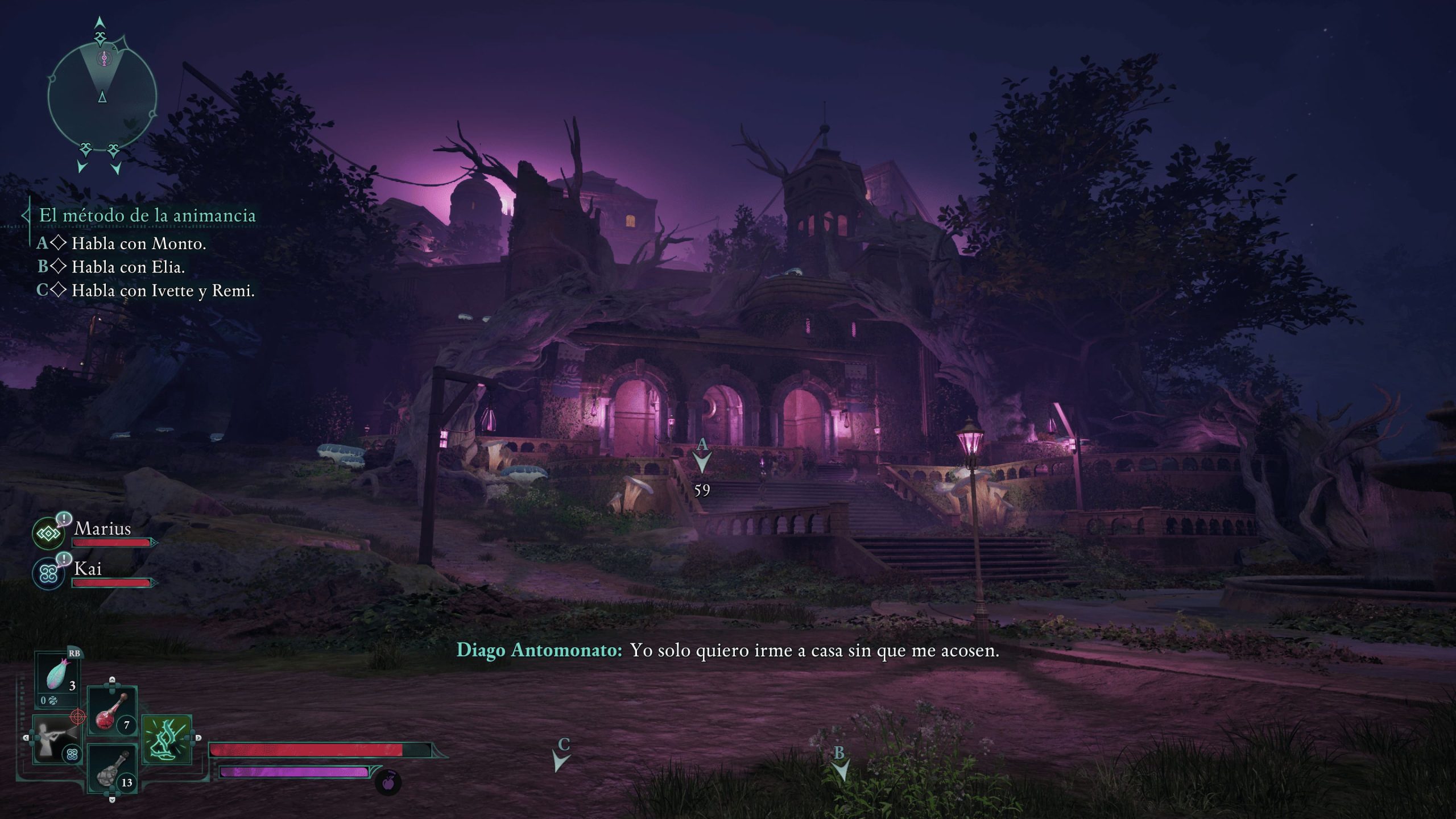
Task: Select Marius's companion portrait icon
Action: (48, 533)
